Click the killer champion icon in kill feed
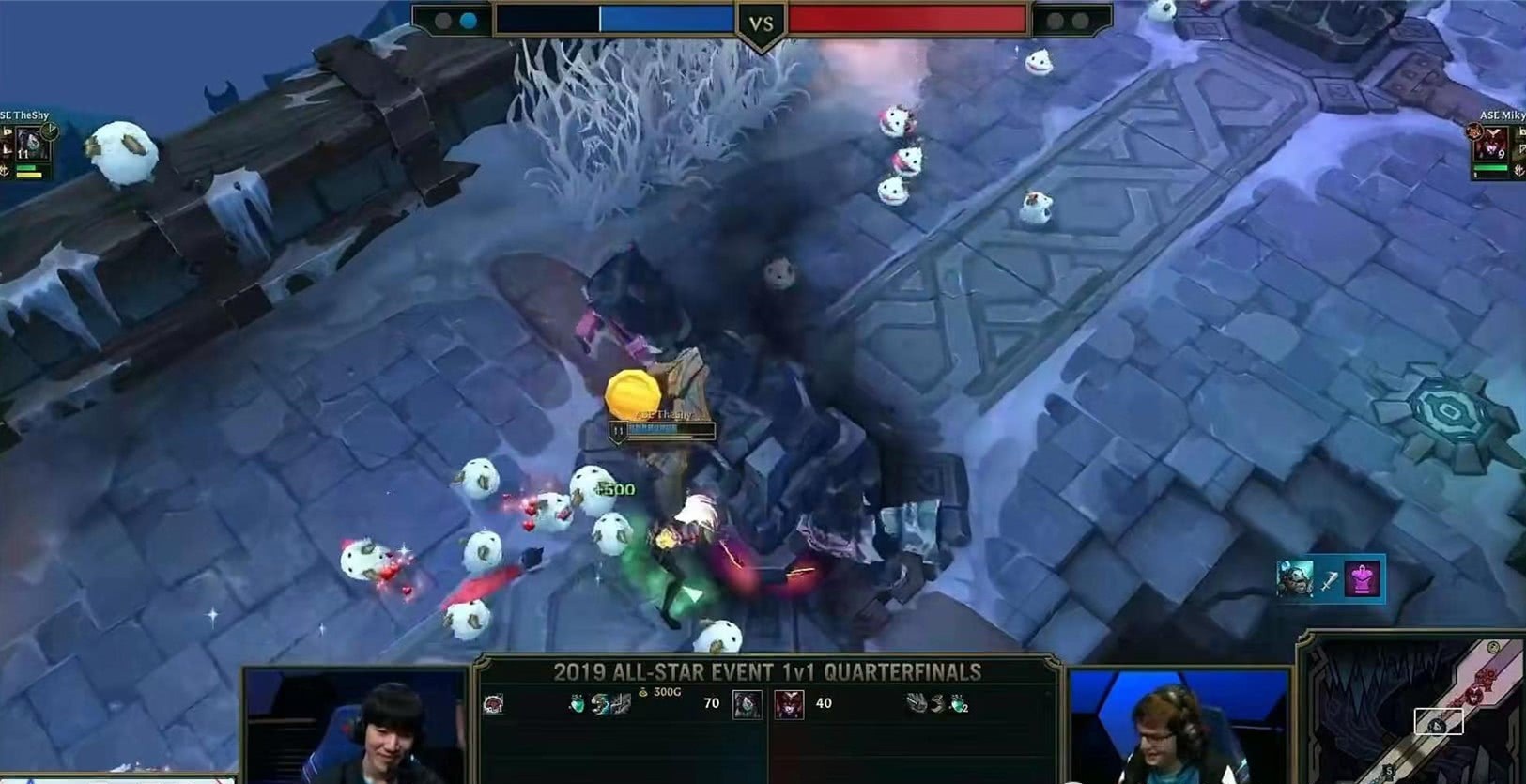1526x784 pixels. tap(1295, 578)
